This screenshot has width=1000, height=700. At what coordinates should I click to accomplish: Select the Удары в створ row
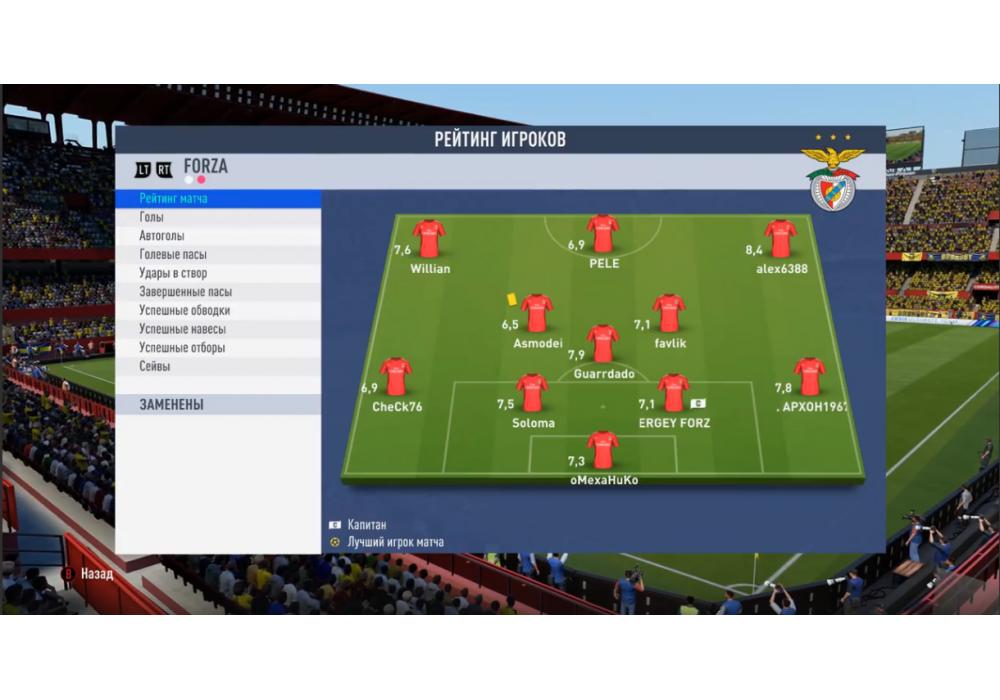(218, 273)
